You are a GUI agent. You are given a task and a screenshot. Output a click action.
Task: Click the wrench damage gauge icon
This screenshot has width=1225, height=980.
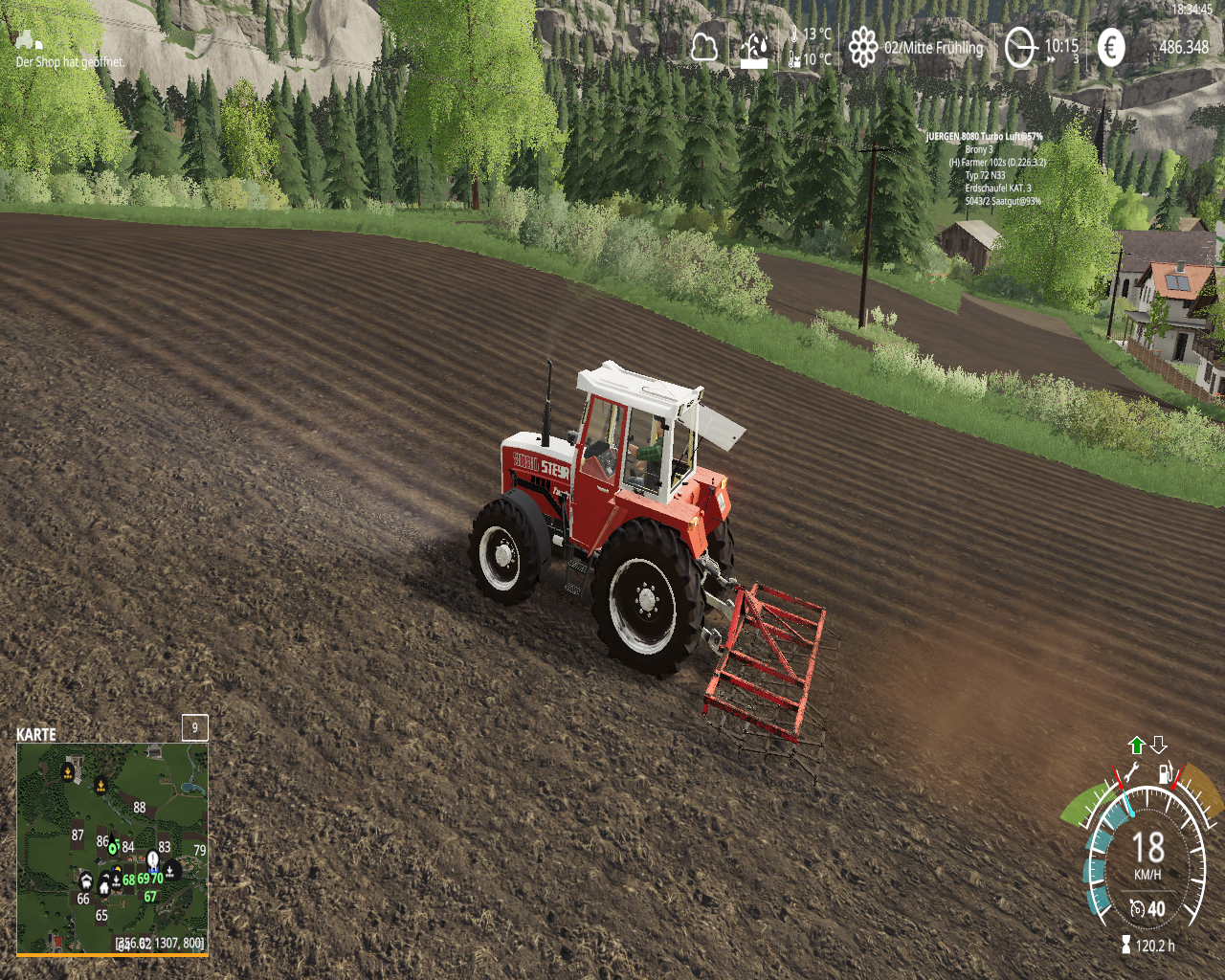(1130, 773)
